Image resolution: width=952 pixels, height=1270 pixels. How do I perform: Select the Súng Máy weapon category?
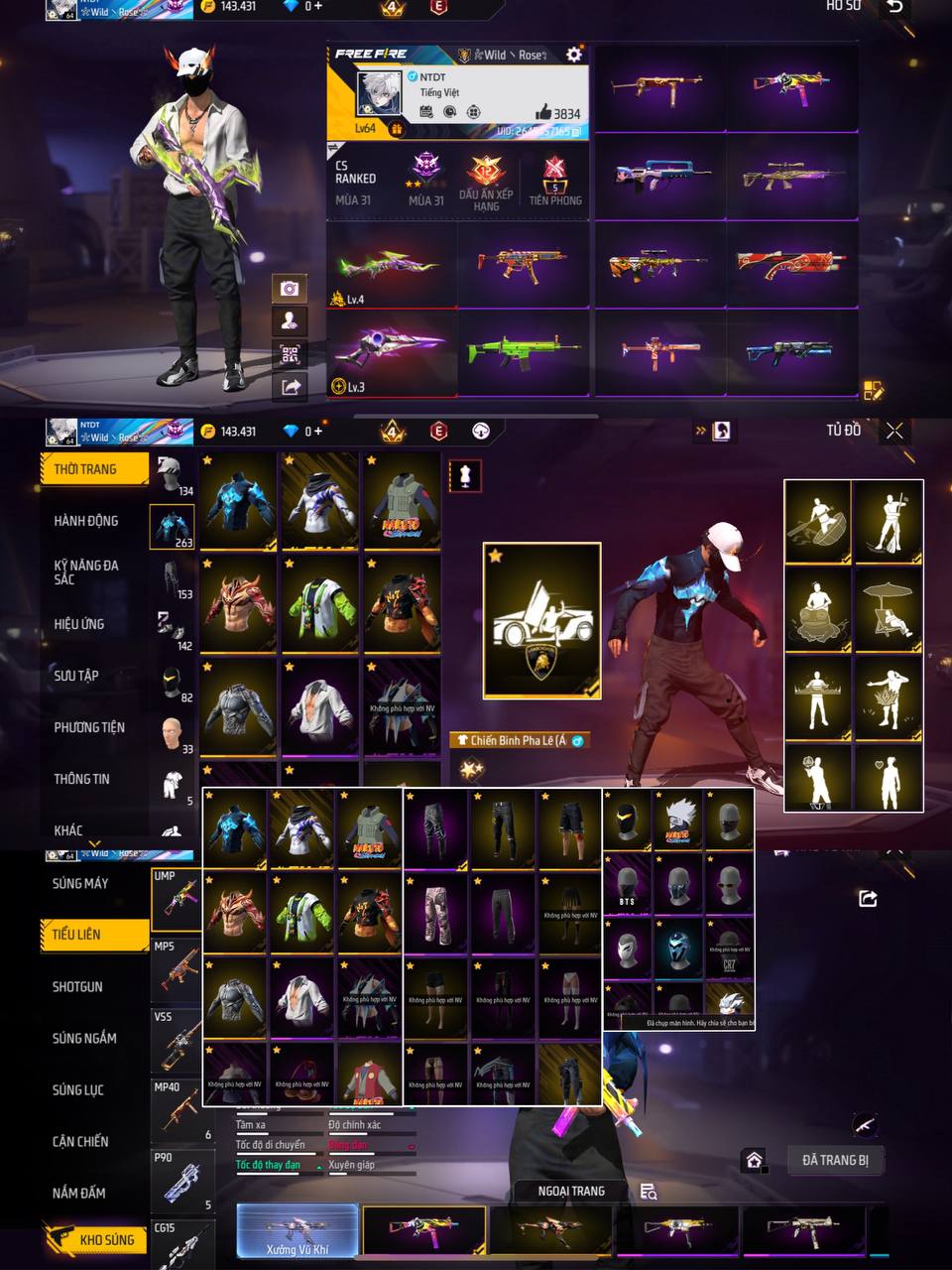(x=80, y=883)
